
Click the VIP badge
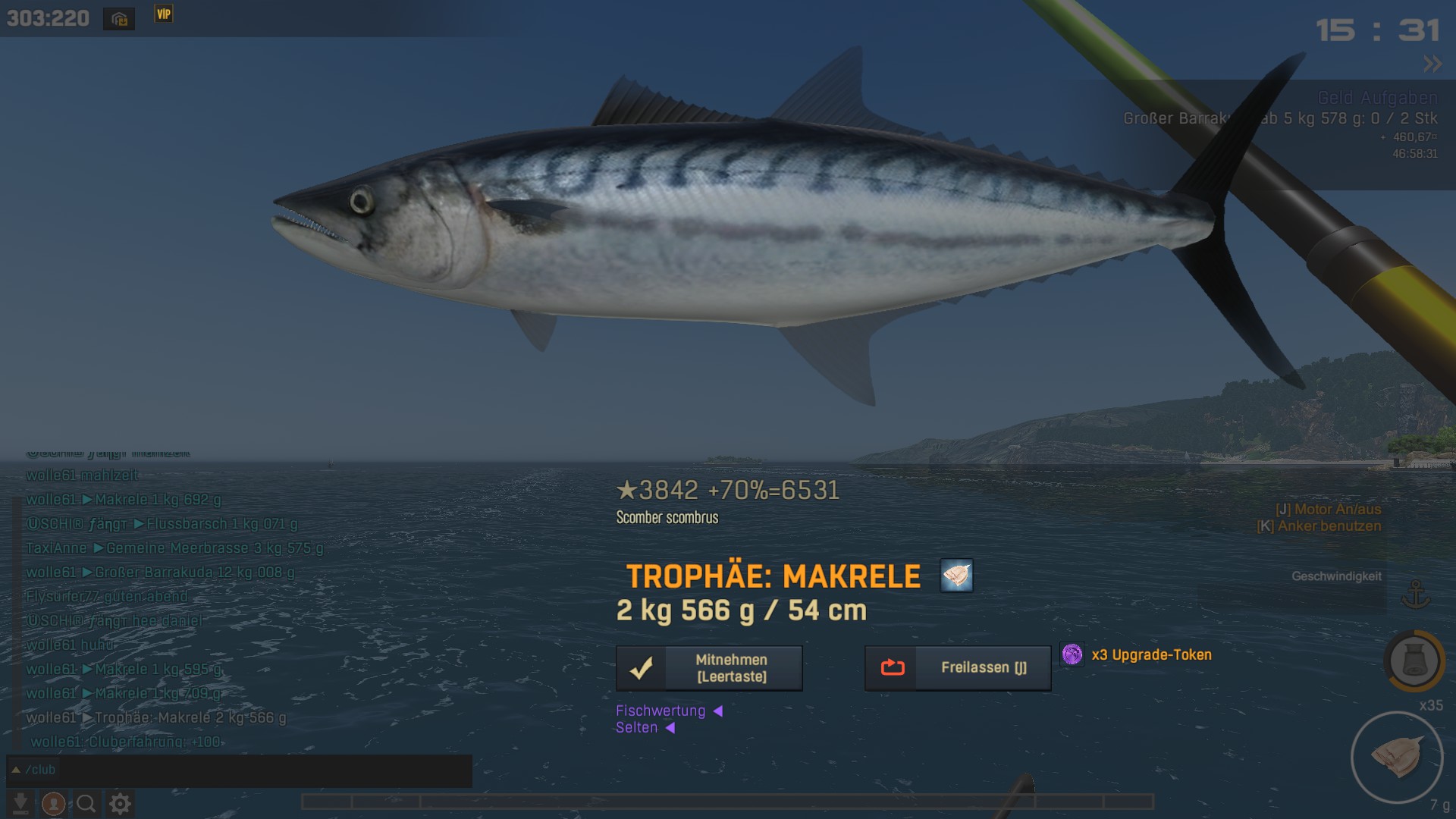click(x=164, y=14)
